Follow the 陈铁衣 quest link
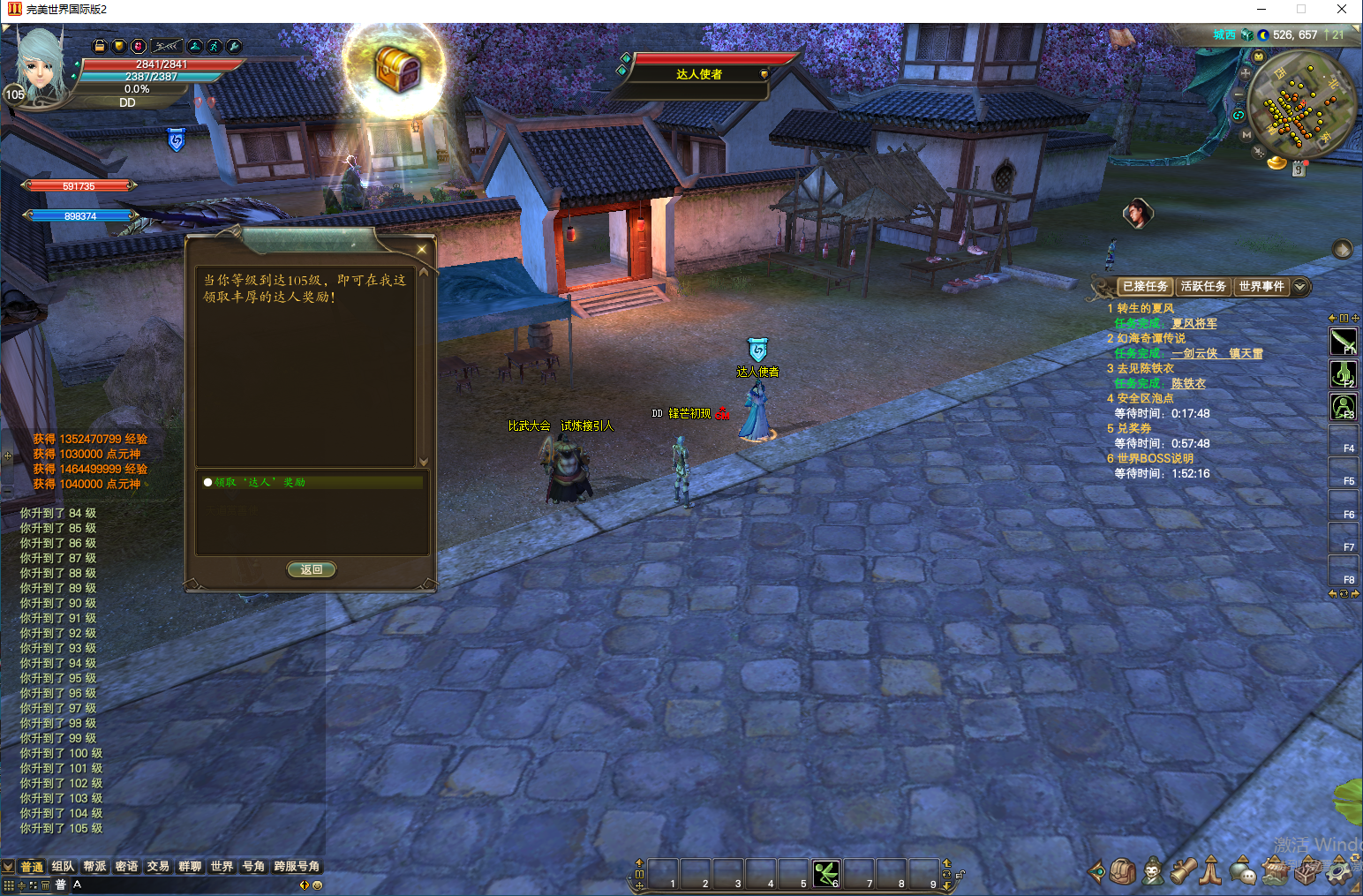The image size is (1363, 896). click(1188, 383)
